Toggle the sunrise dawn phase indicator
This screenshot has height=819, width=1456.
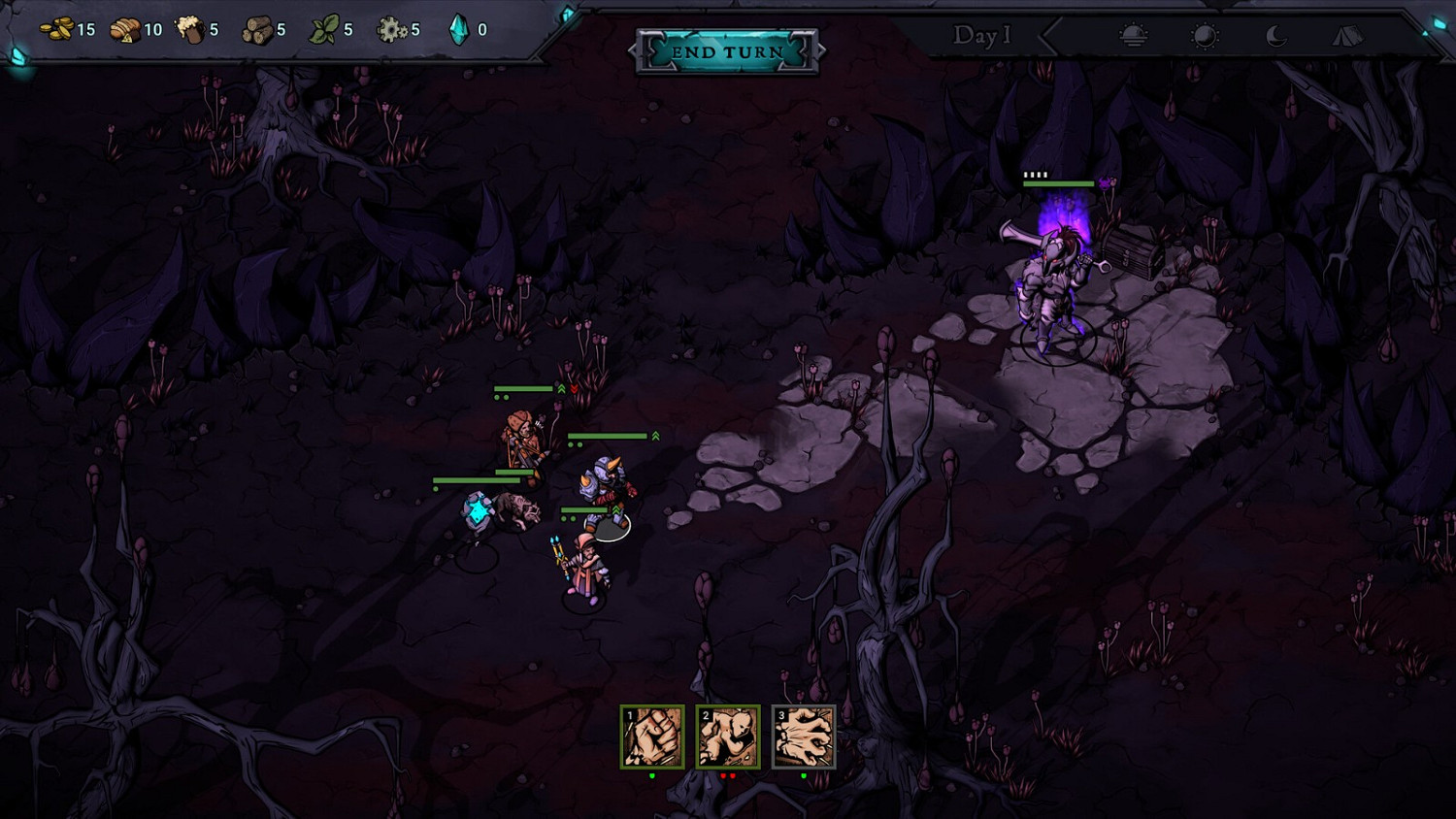(x=1134, y=36)
